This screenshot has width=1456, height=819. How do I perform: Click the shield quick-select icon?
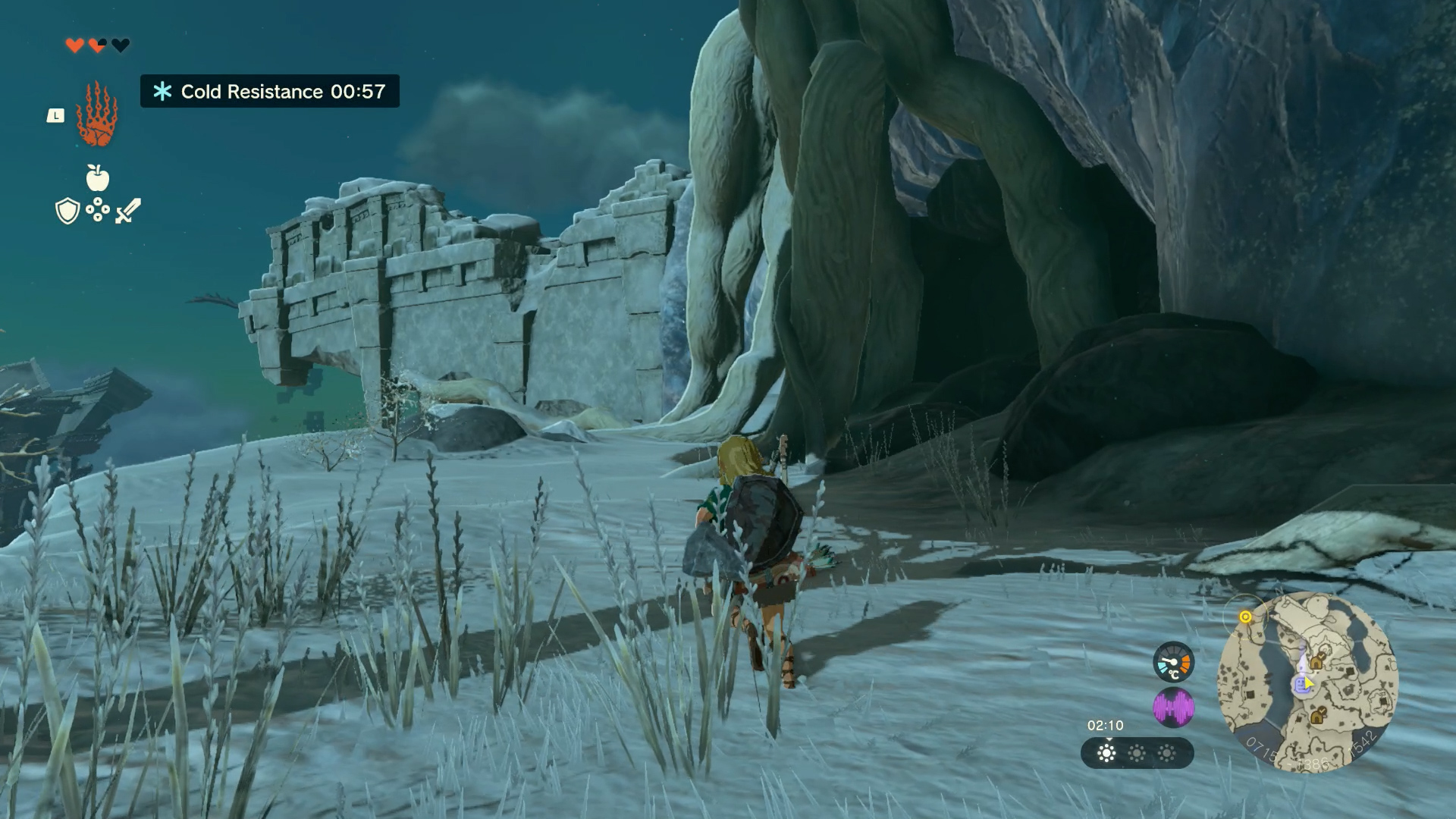click(67, 211)
